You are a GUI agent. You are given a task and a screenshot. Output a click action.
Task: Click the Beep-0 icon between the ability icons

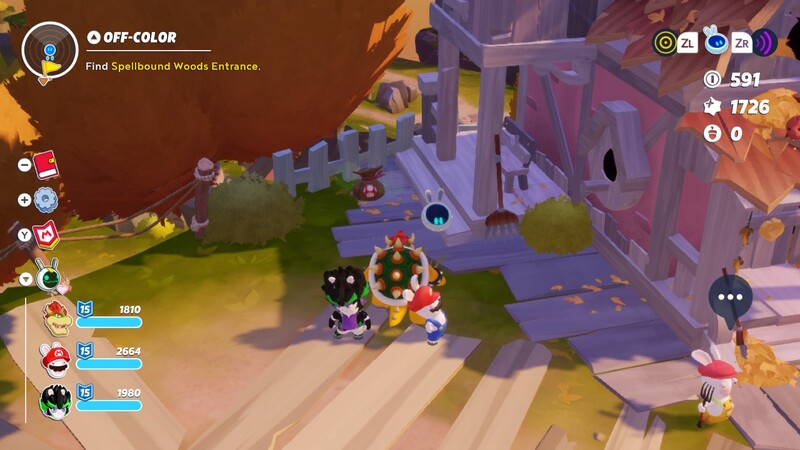pyautogui.click(x=714, y=41)
